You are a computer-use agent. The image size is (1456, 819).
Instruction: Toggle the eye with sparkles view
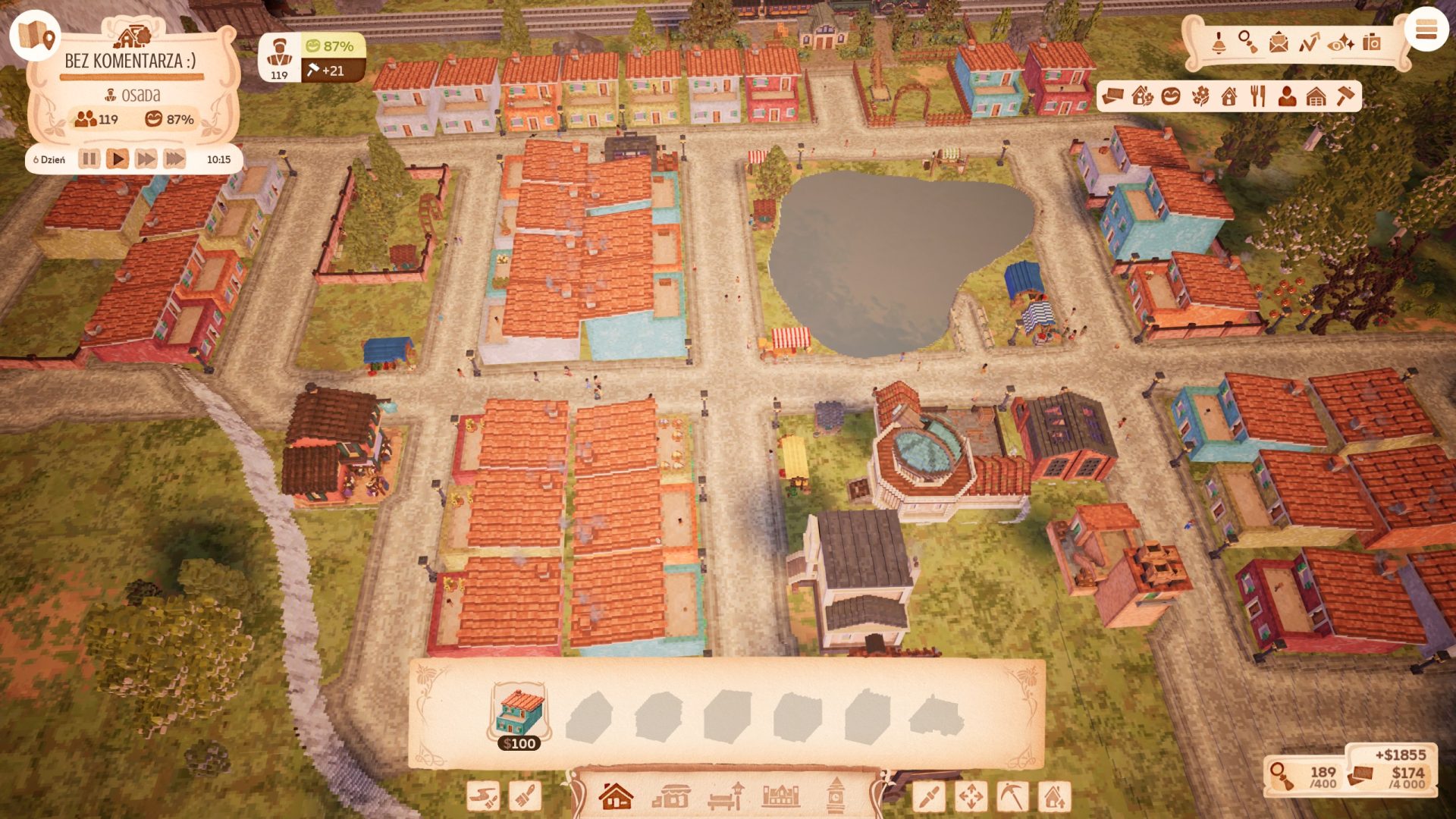click(1341, 42)
